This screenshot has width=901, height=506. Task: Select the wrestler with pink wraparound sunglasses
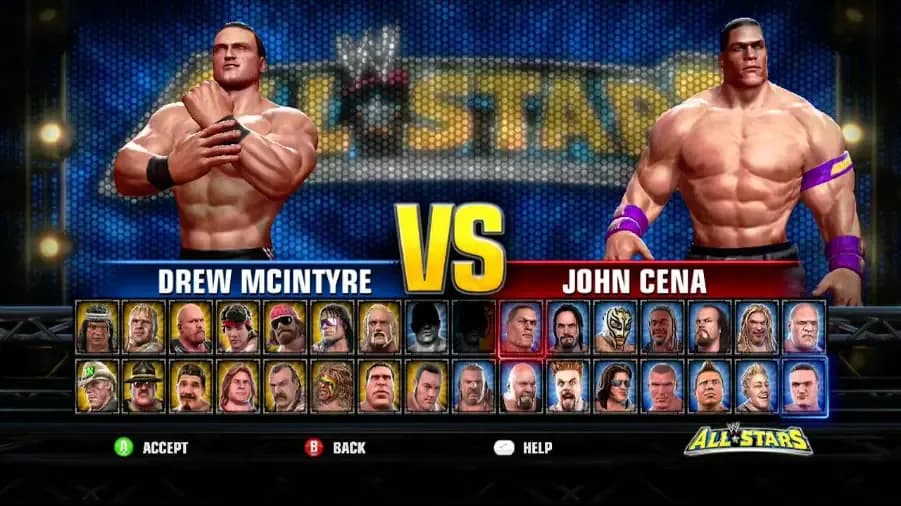pyautogui.click(x=332, y=327)
